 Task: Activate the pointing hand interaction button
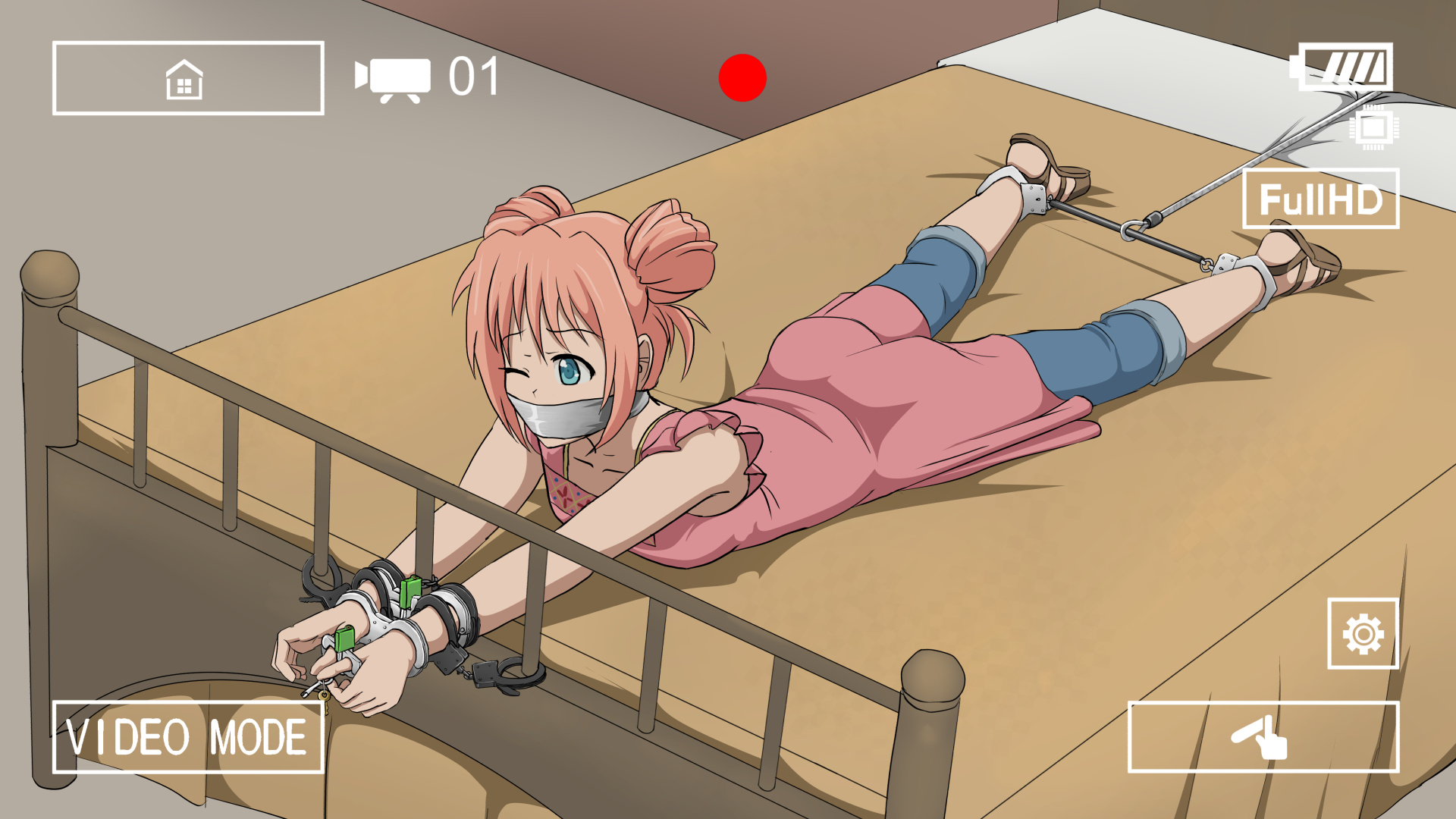point(1263,737)
